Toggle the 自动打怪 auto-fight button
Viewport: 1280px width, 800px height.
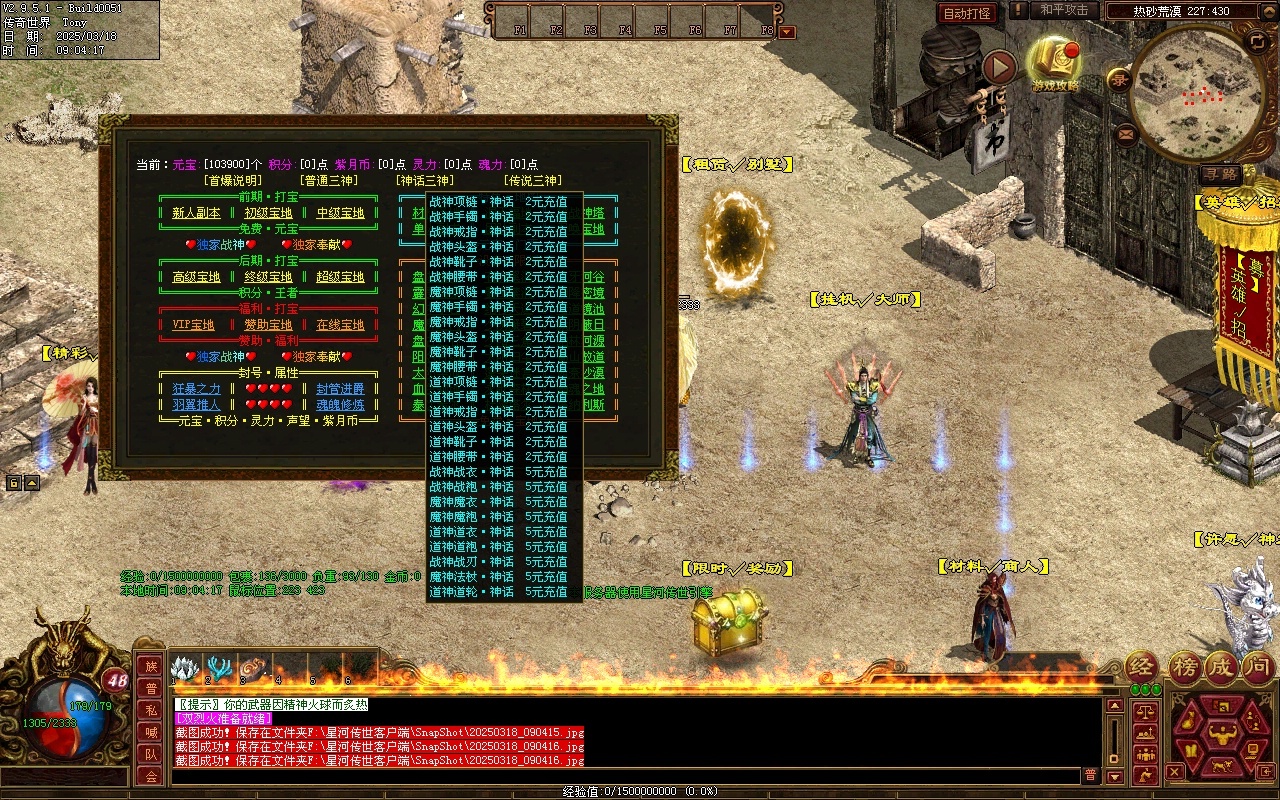click(967, 14)
